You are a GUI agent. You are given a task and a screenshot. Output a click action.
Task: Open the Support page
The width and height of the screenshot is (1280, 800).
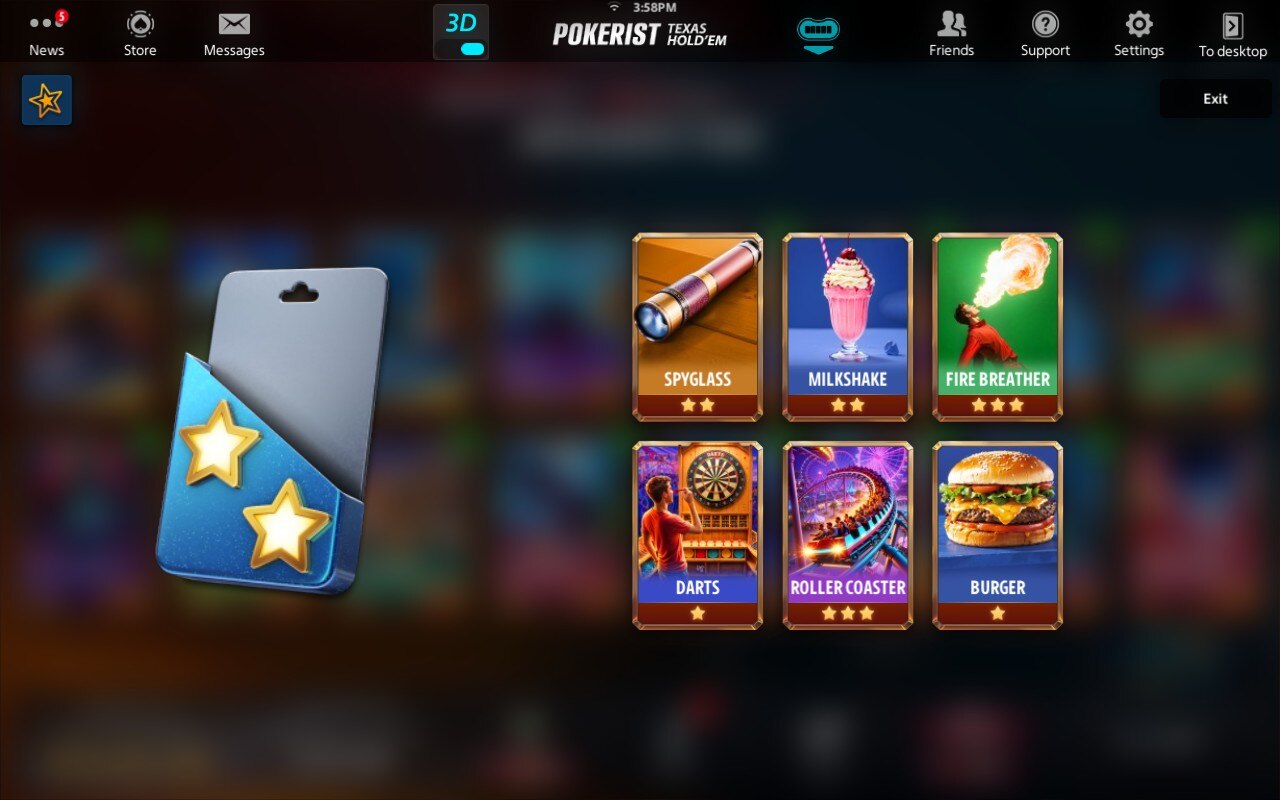click(x=1045, y=33)
